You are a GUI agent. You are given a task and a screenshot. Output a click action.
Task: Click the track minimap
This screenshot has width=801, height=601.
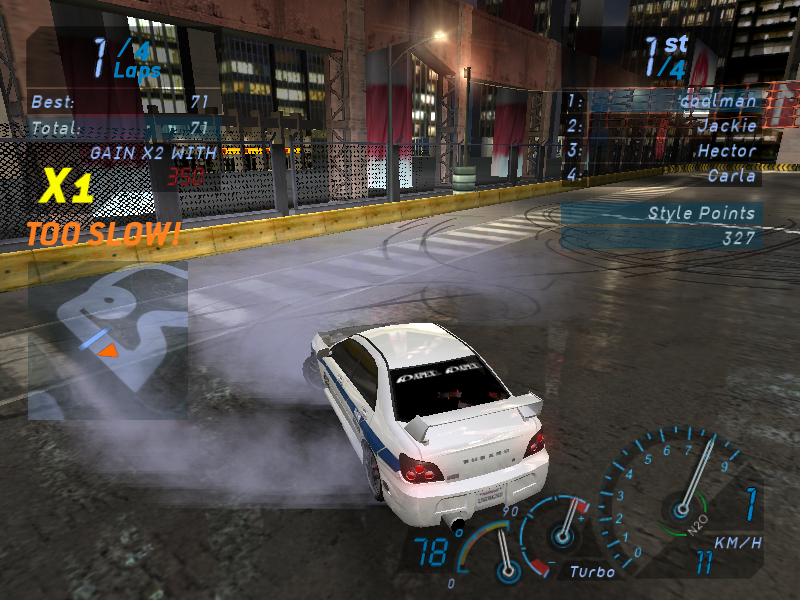pyautogui.click(x=107, y=338)
